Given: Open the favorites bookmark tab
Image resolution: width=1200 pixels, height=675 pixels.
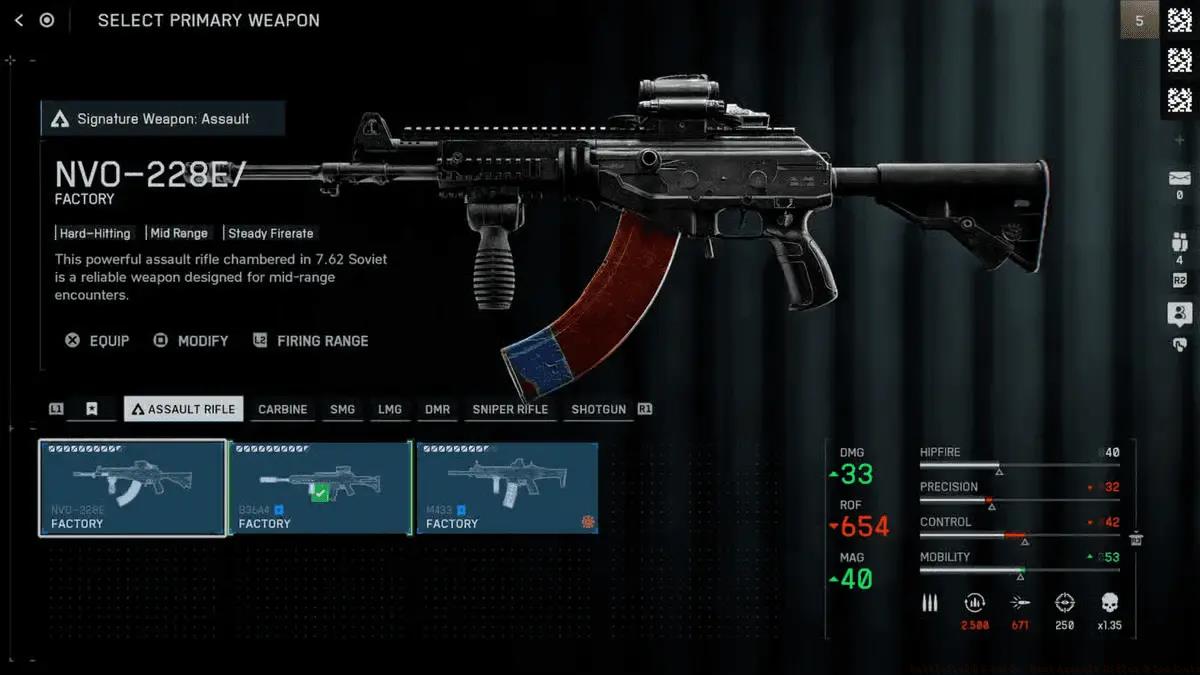Looking at the screenshot, I should click(x=91, y=409).
